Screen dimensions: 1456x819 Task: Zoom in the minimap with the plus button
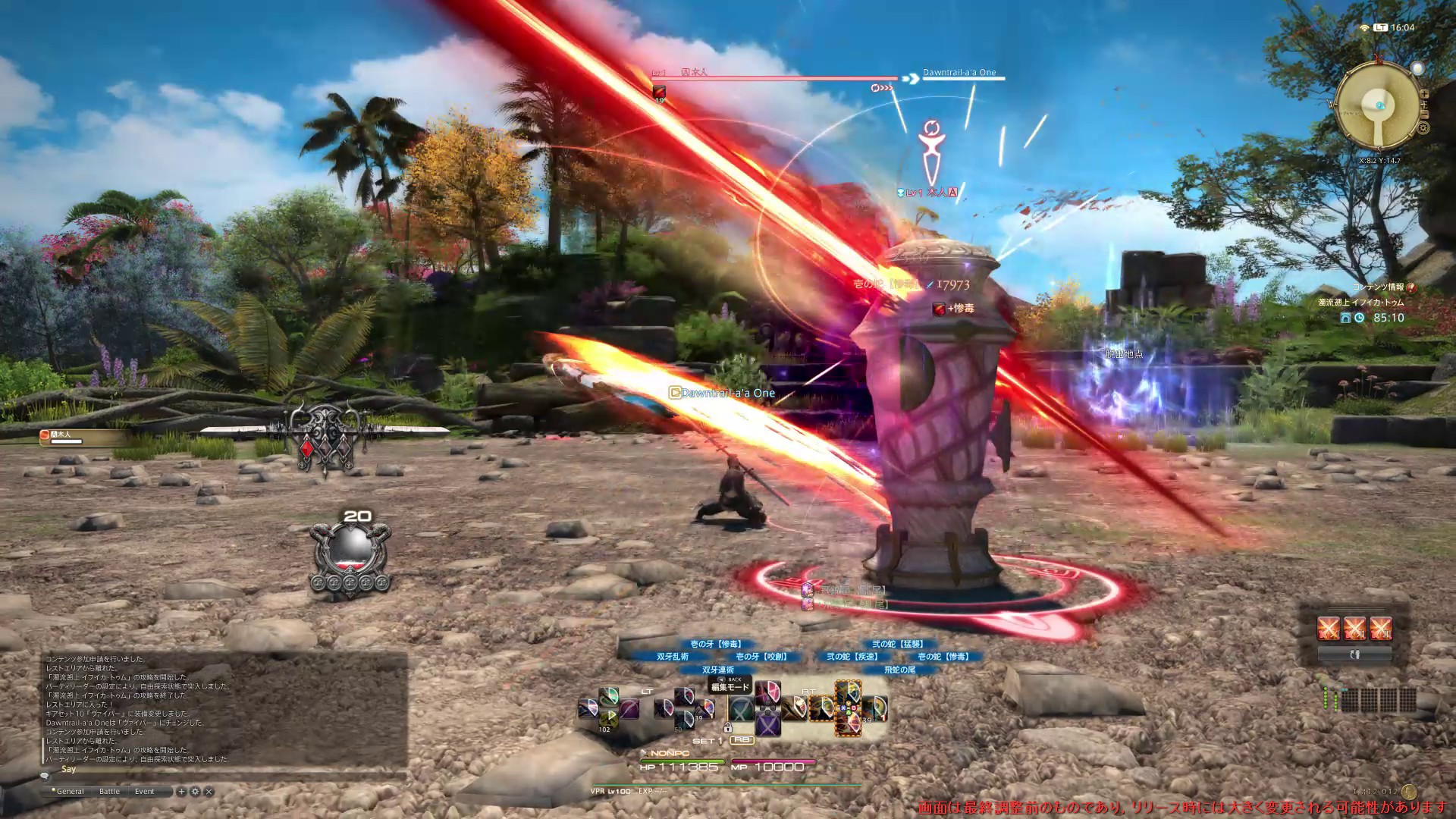coord(1424,94)
